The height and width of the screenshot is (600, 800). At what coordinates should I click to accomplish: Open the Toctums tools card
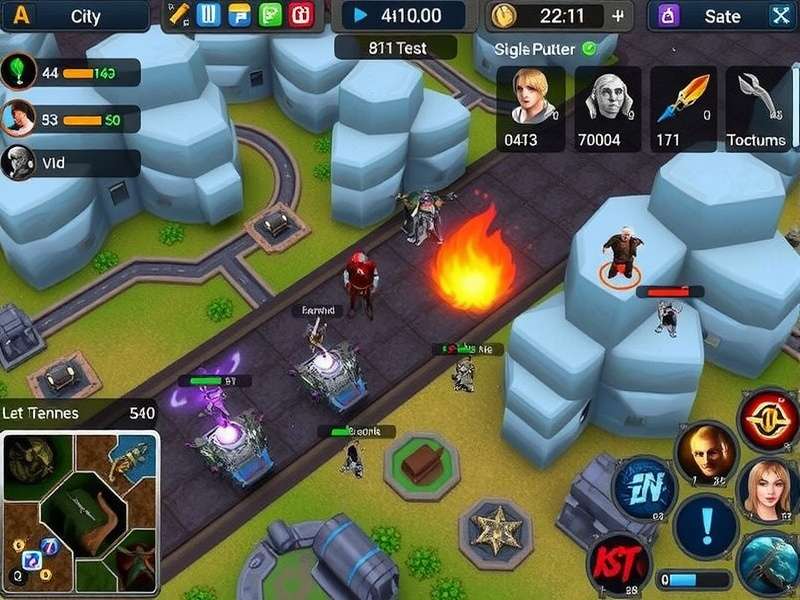[x=758, y=108]
